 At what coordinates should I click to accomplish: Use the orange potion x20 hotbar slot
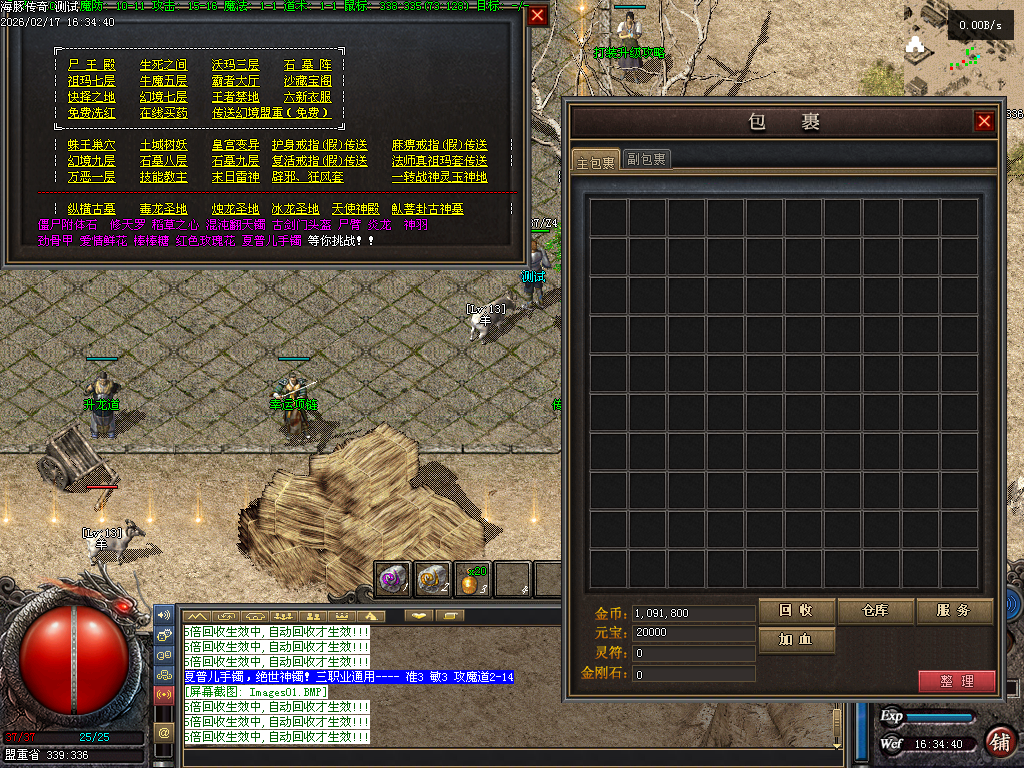point(472,579)
